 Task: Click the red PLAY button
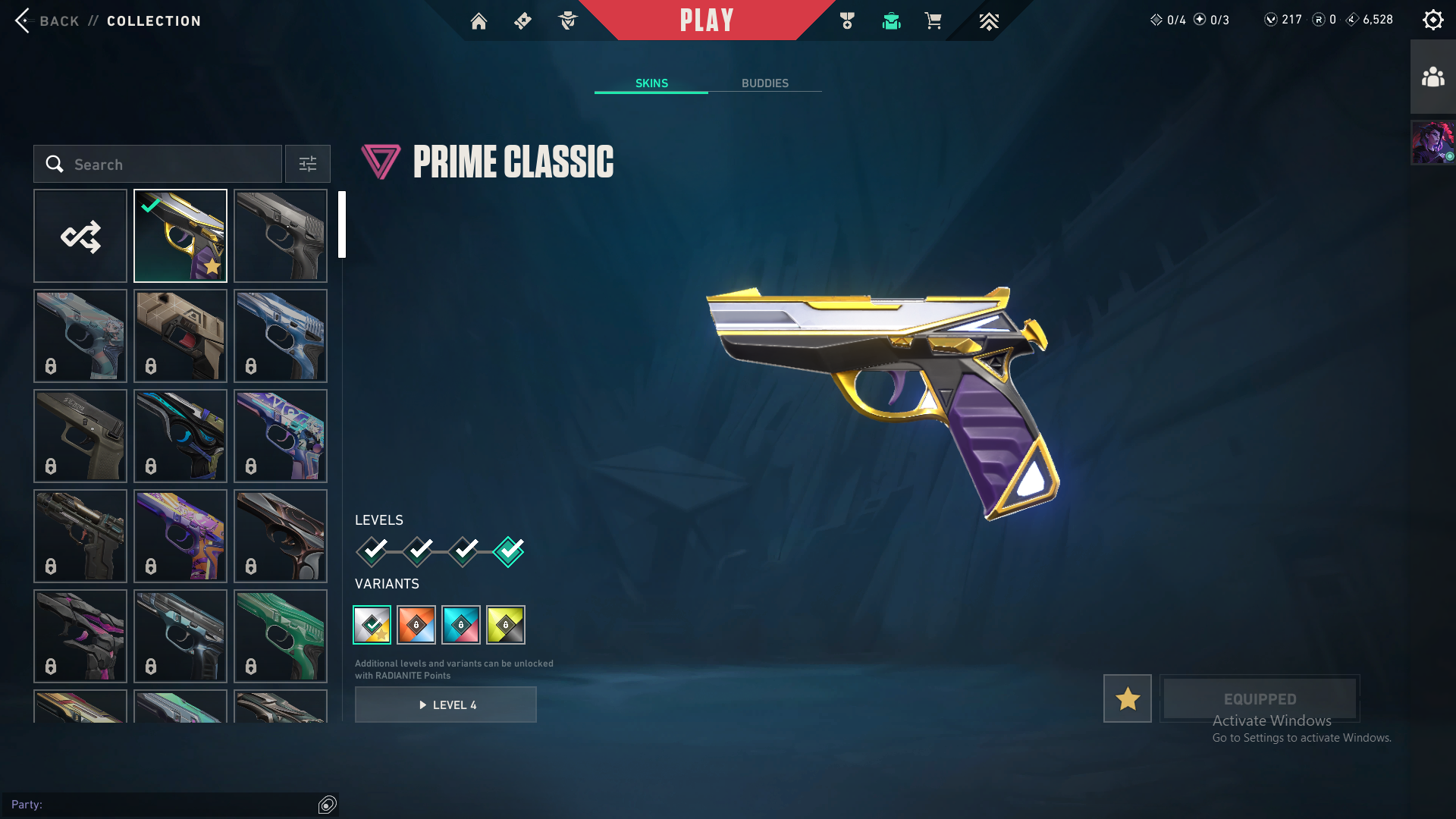706,20
